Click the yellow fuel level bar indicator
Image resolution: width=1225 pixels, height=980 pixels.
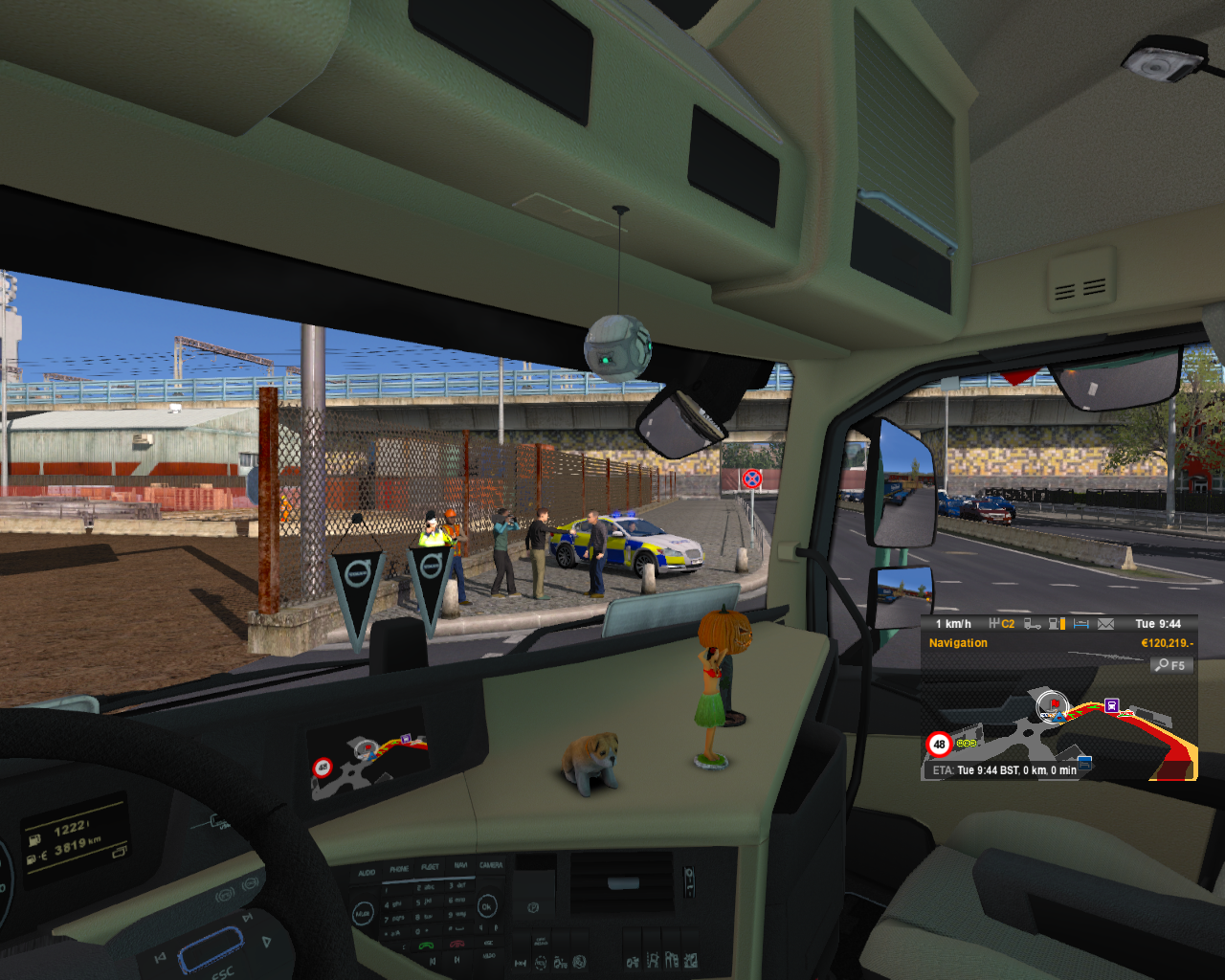tap(1062, 625)
